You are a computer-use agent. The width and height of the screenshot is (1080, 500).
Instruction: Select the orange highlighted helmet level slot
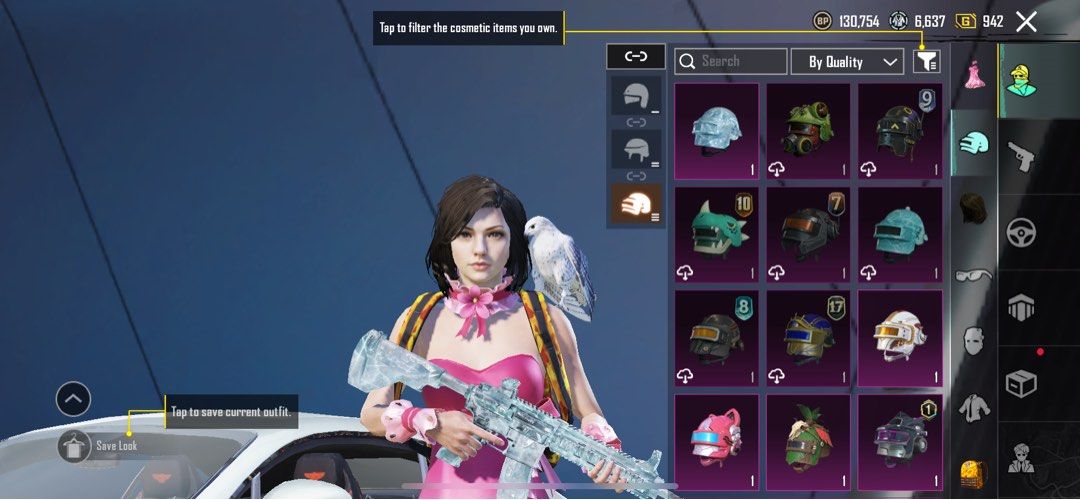(x=636, y=205)
